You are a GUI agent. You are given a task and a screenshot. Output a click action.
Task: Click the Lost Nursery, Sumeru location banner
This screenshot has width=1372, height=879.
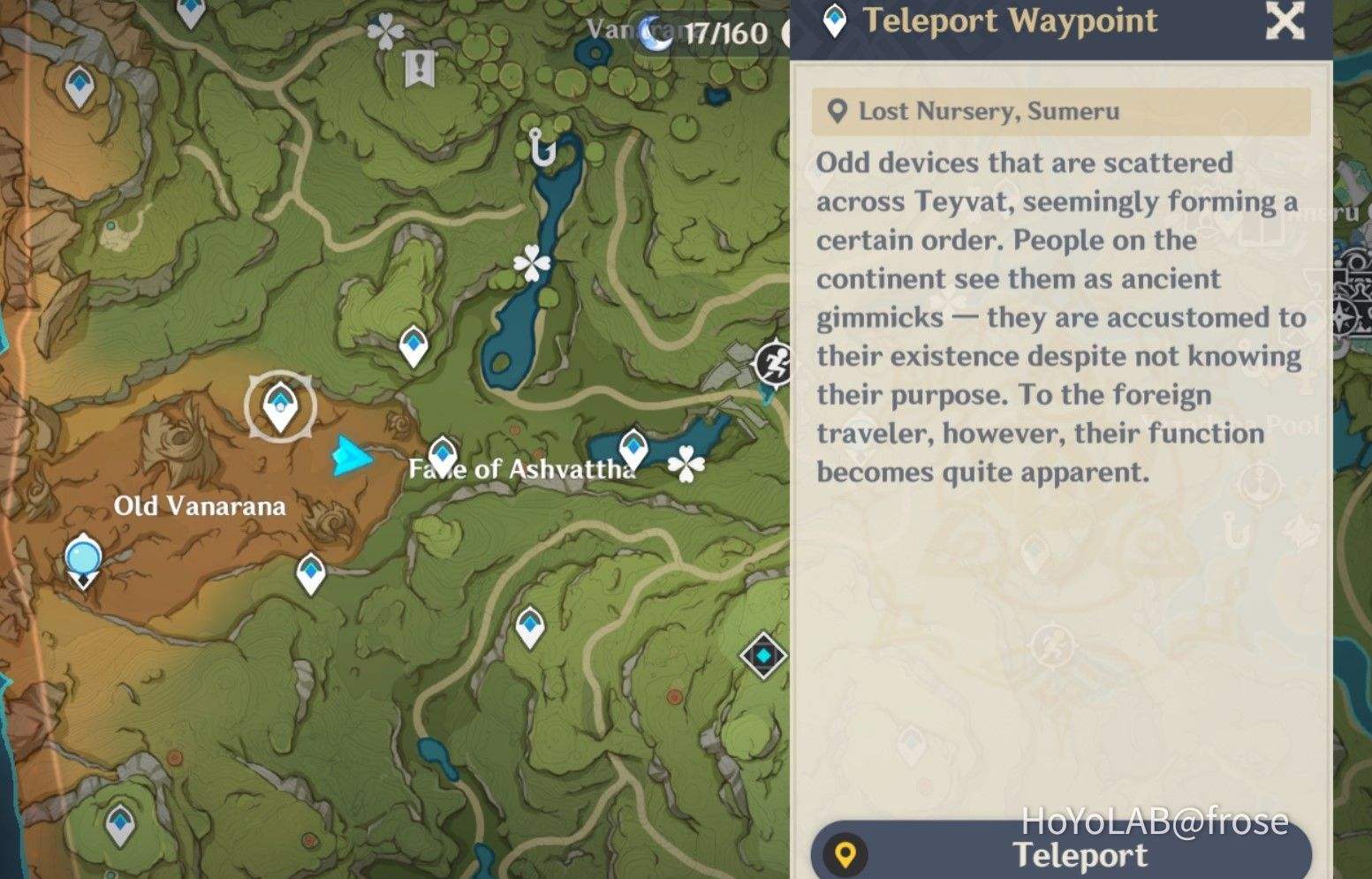coord(1060,111)
